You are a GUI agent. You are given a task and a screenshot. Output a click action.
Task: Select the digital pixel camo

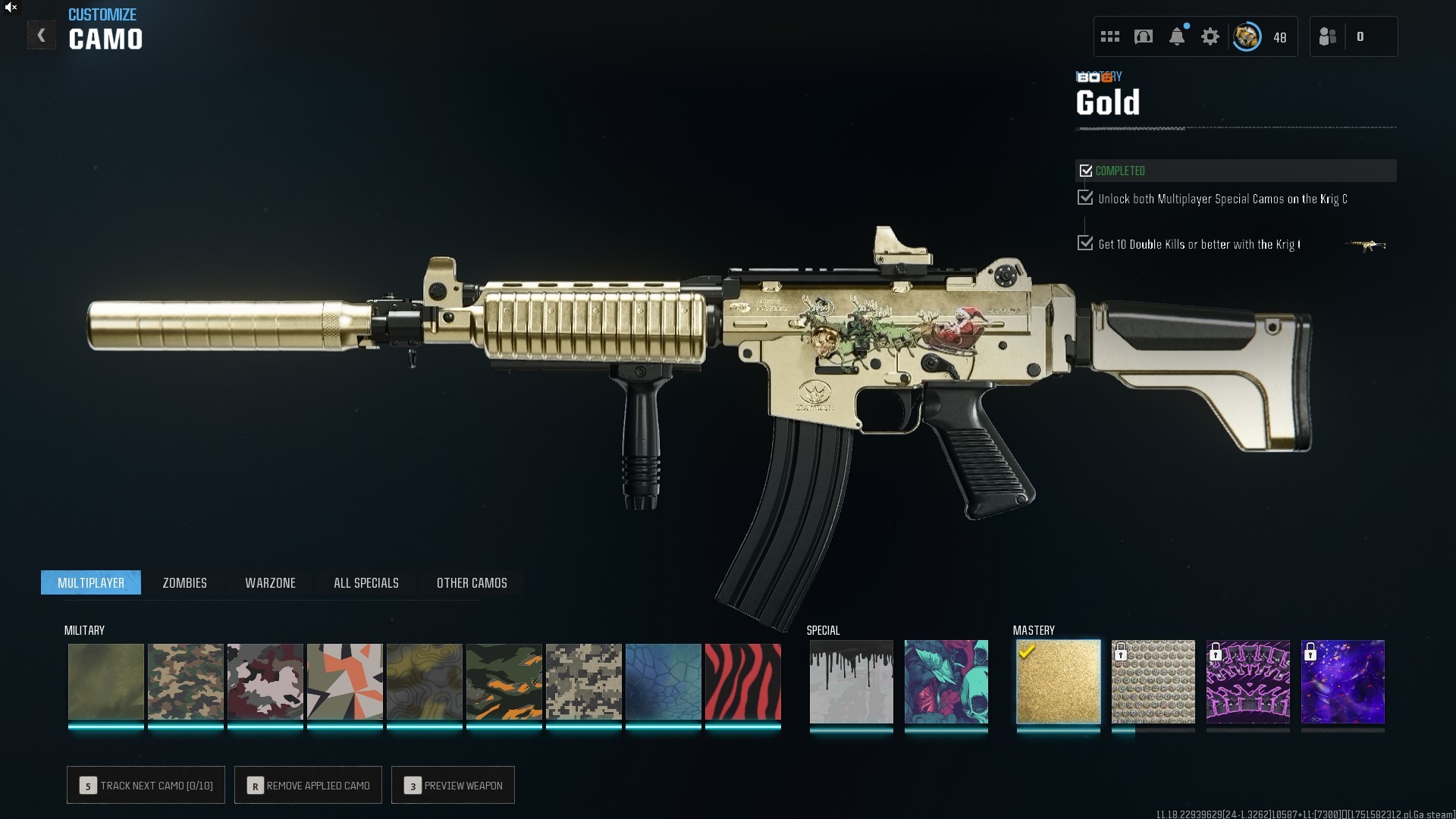(x=583, y=681)
